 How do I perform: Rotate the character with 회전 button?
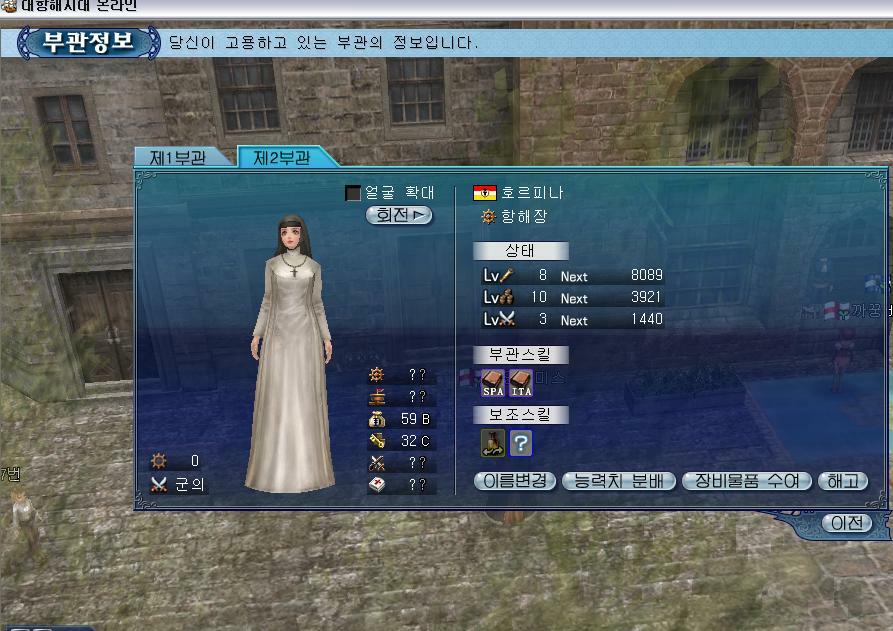click(x=399, y=215)
